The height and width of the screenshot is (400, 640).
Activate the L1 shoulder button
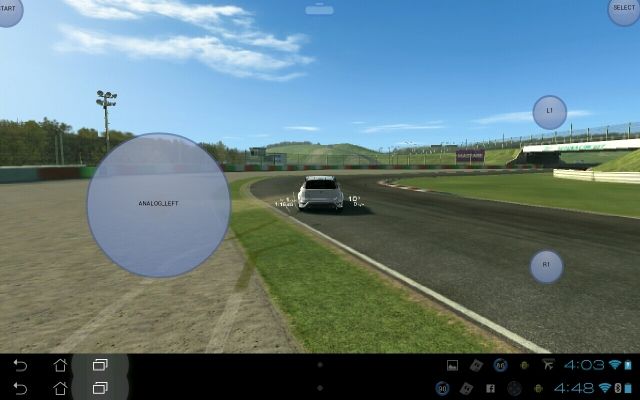(549, 112)
